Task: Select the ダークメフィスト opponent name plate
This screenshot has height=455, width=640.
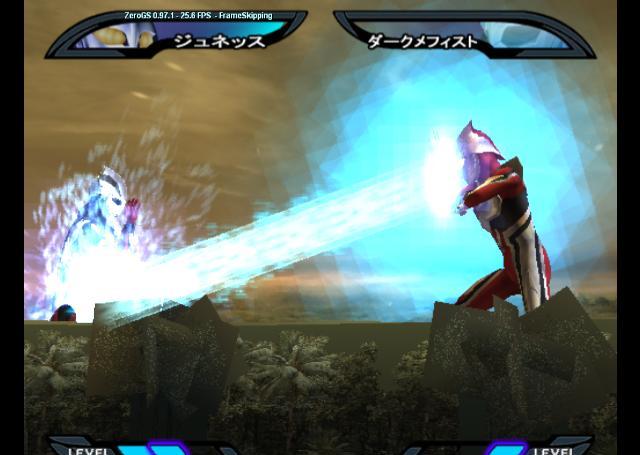Action: pyautogui.click(x=422, y=42)
